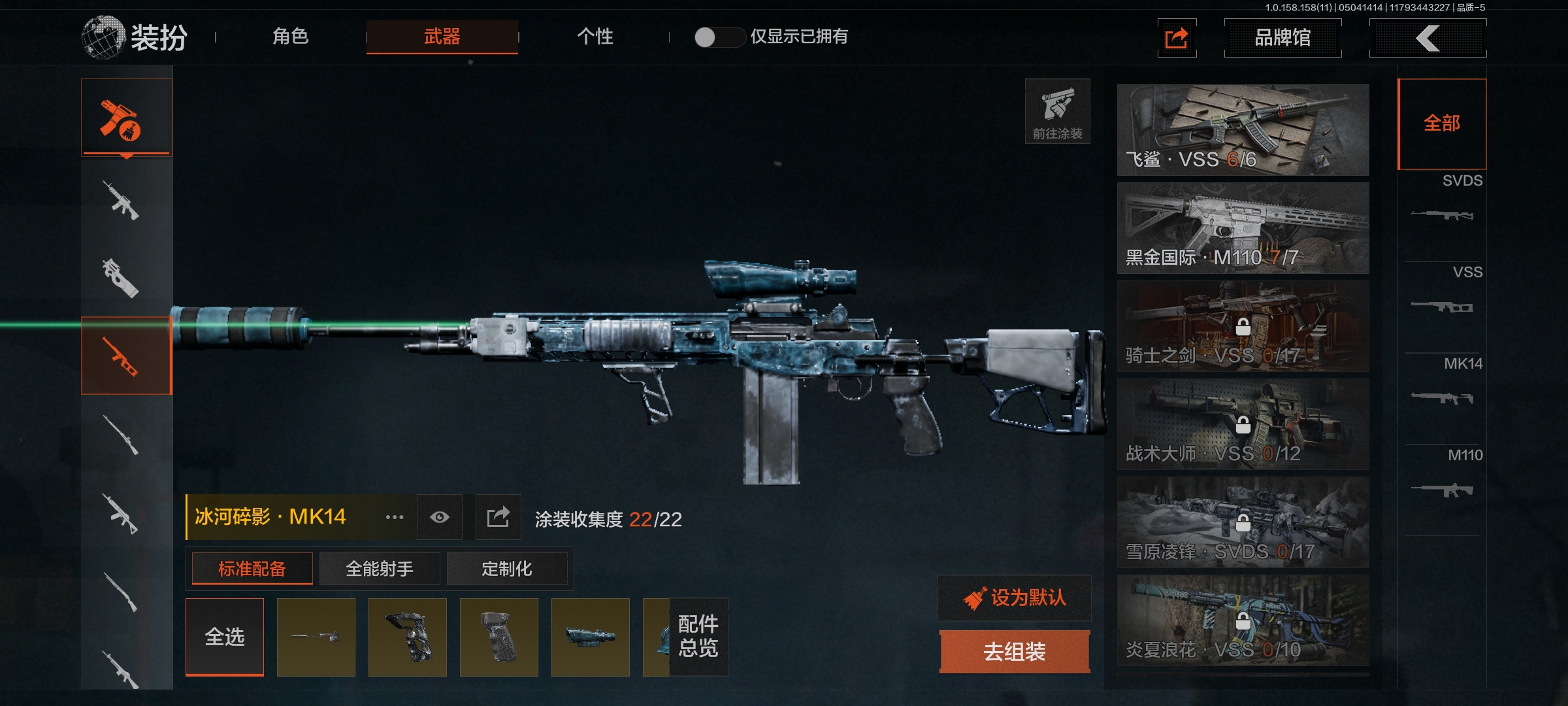Viewport: 1568px width, 706px height.
Task: Toggle 仅显示已拥有 switch
Action: click(x=719, y=37)
